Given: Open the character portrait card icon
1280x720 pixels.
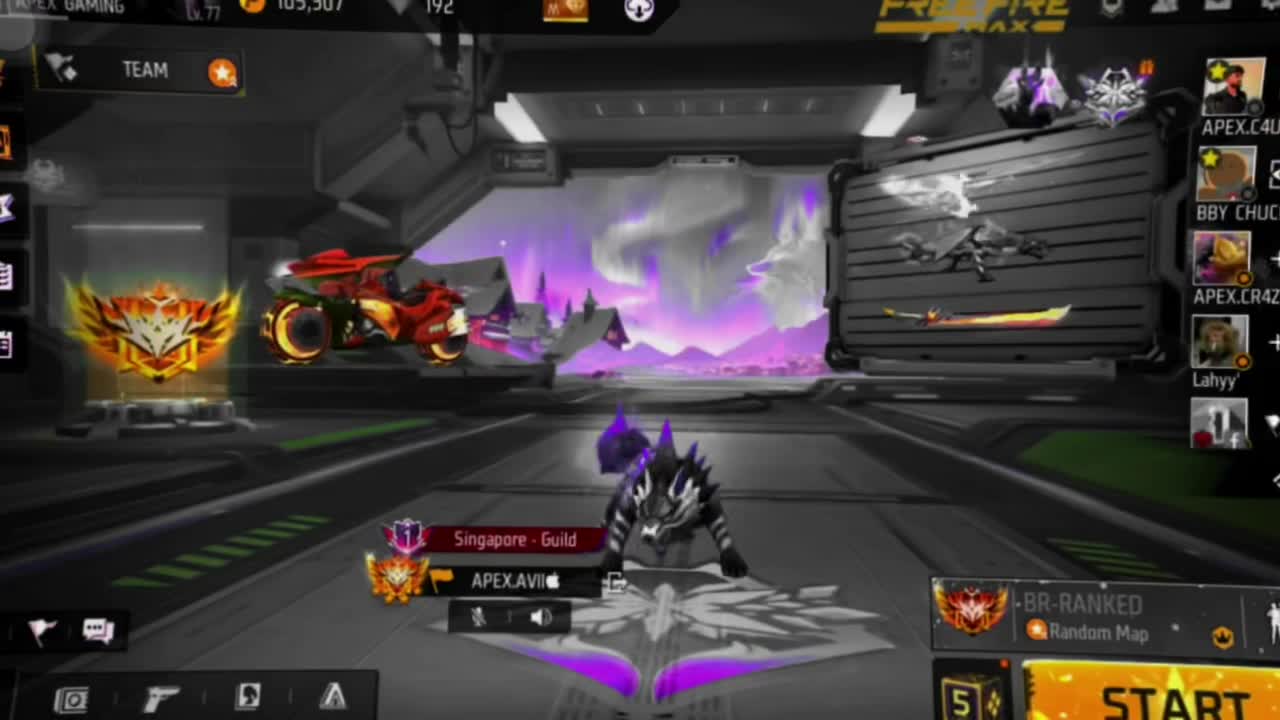Looking at the screenshot, I should pyautogui.click(x=247, y=698).
